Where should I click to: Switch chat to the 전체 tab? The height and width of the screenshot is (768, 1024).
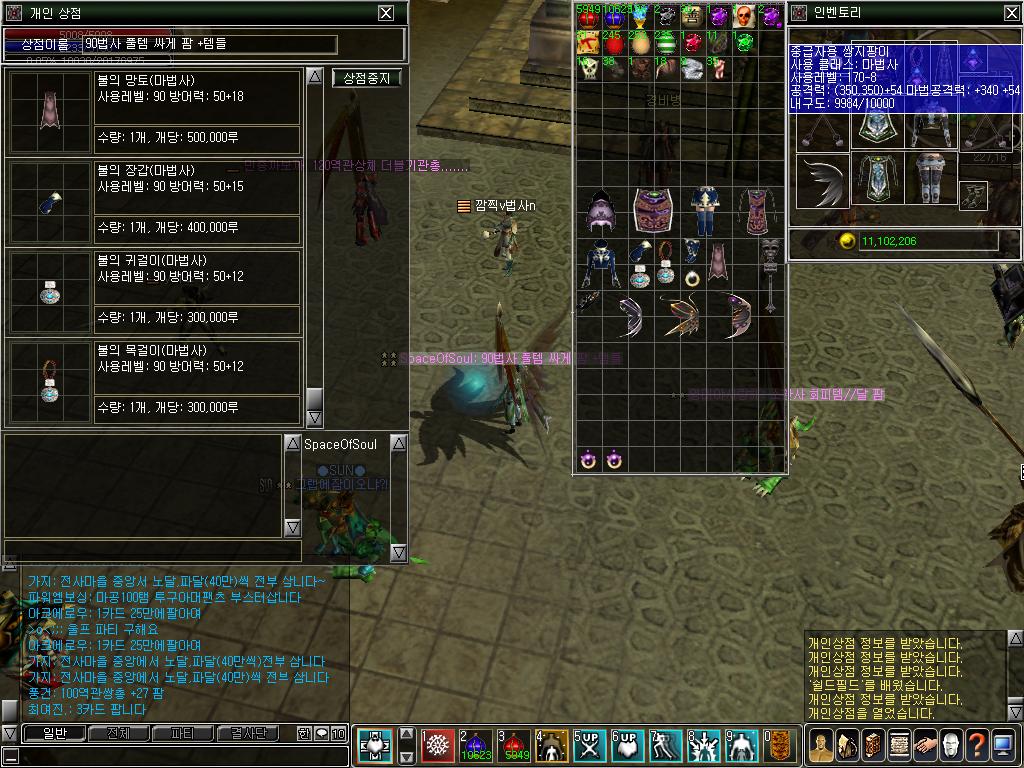pos(118,734)
